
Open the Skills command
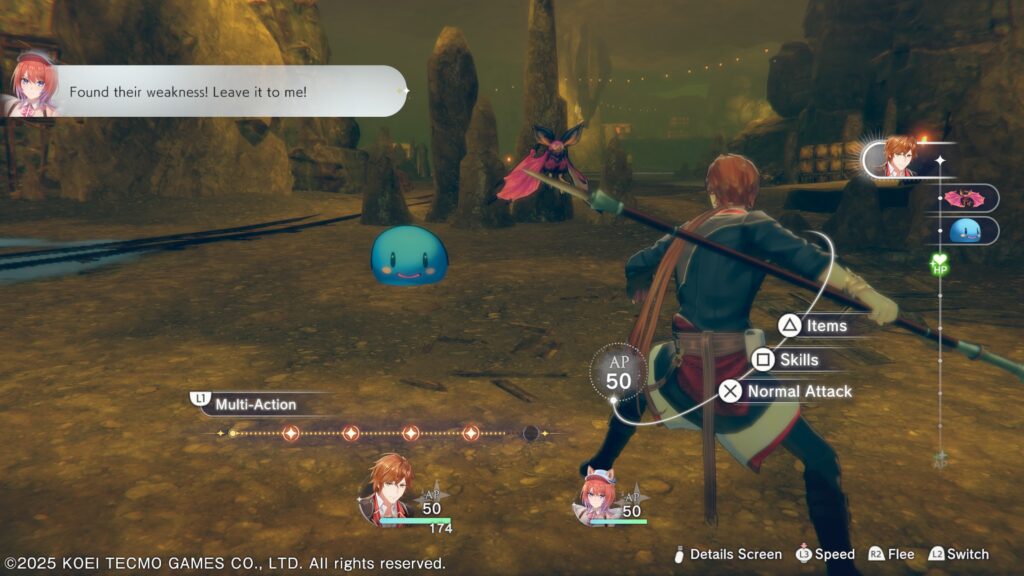tap(786, 359)
